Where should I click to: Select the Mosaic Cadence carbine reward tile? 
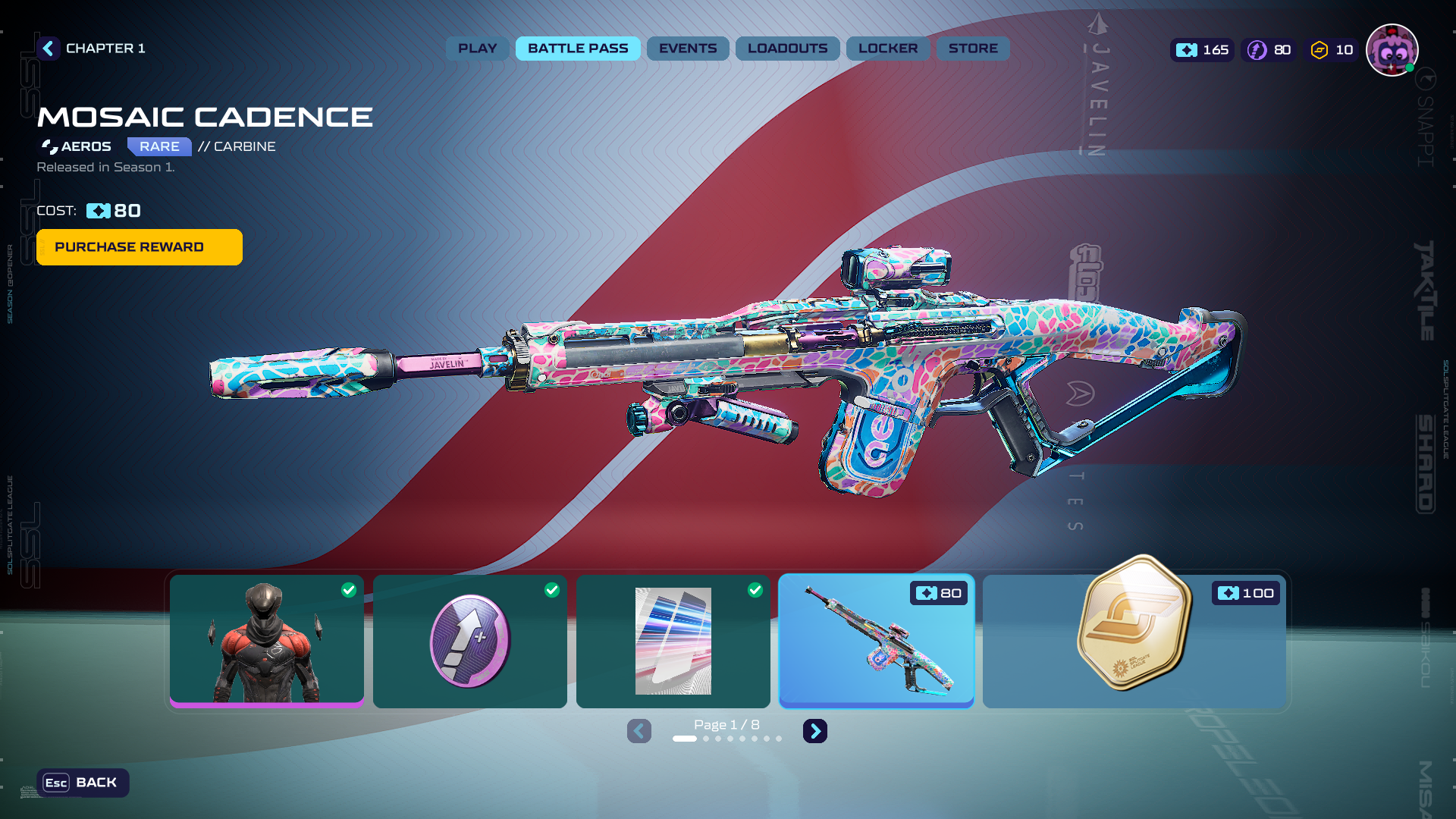pyautogui.click(x=877, y=642)
